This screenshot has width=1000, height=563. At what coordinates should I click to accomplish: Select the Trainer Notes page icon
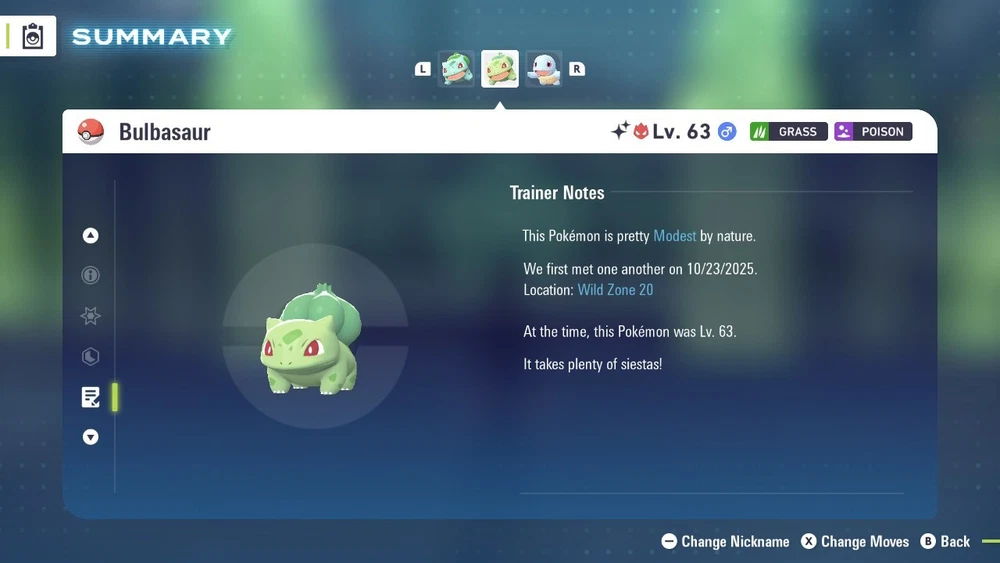pyautogui.click(x=91, y=397)
